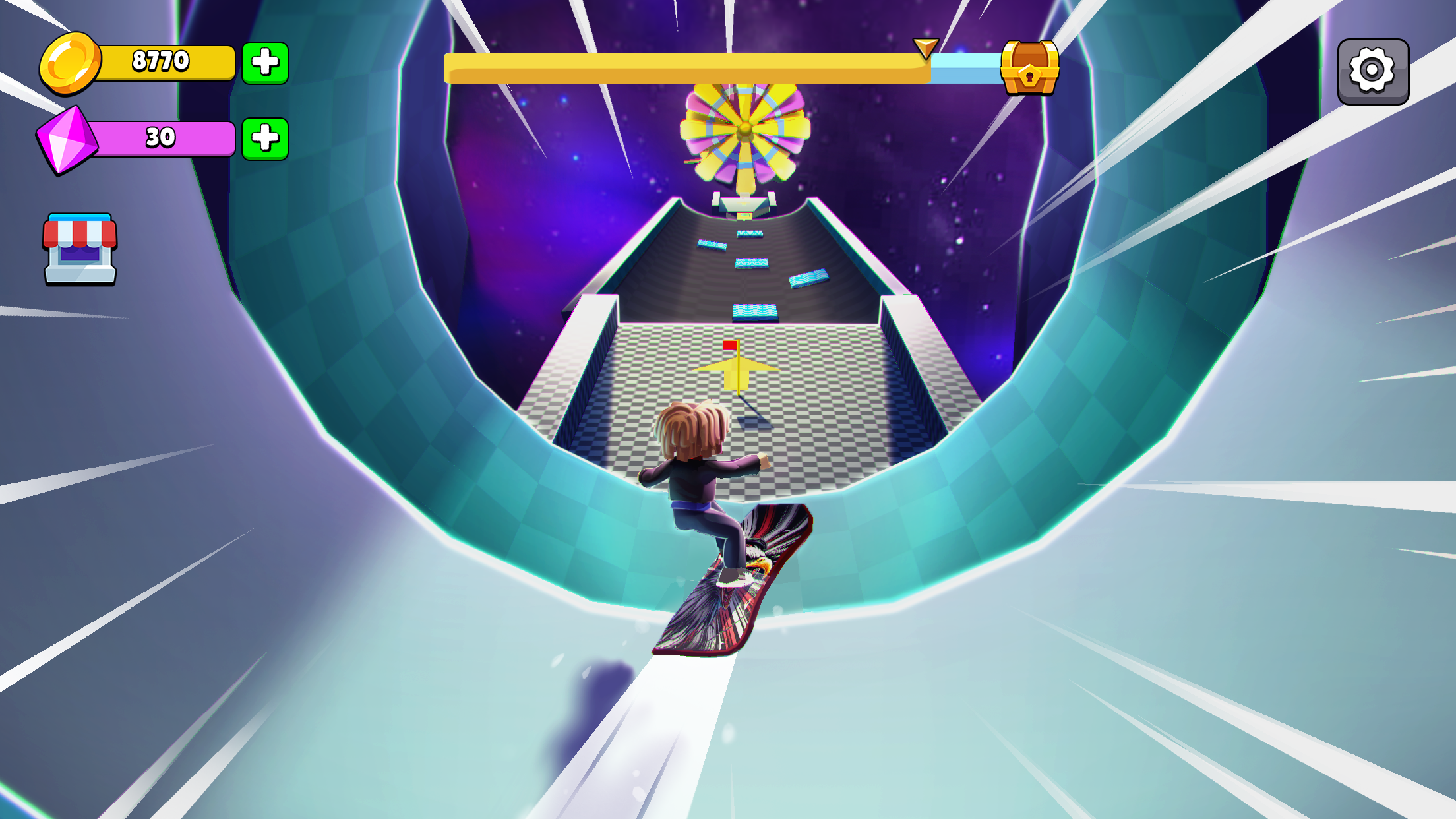Tap the green plus next to coins
Screen dimensions: 1456x819
pyautogui.click(x=264, y=63)
